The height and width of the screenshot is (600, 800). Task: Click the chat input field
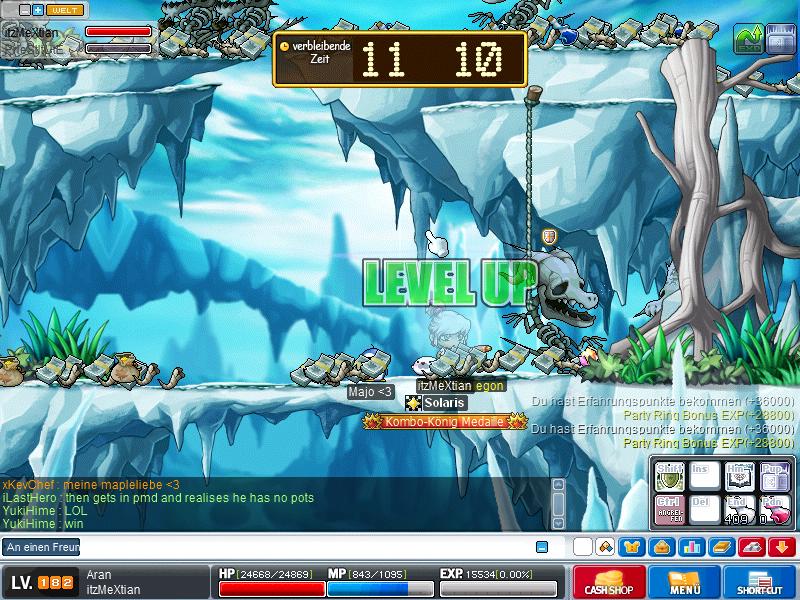[300, 547]
